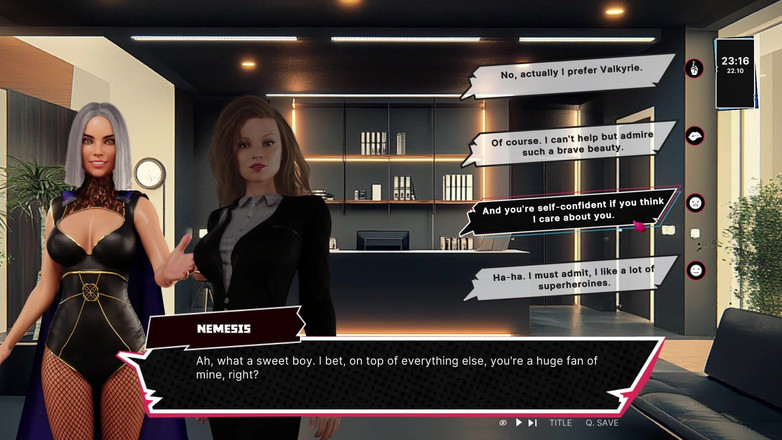
Task: Hide the dialogue box with the eye icon
Action: (503, 423)
